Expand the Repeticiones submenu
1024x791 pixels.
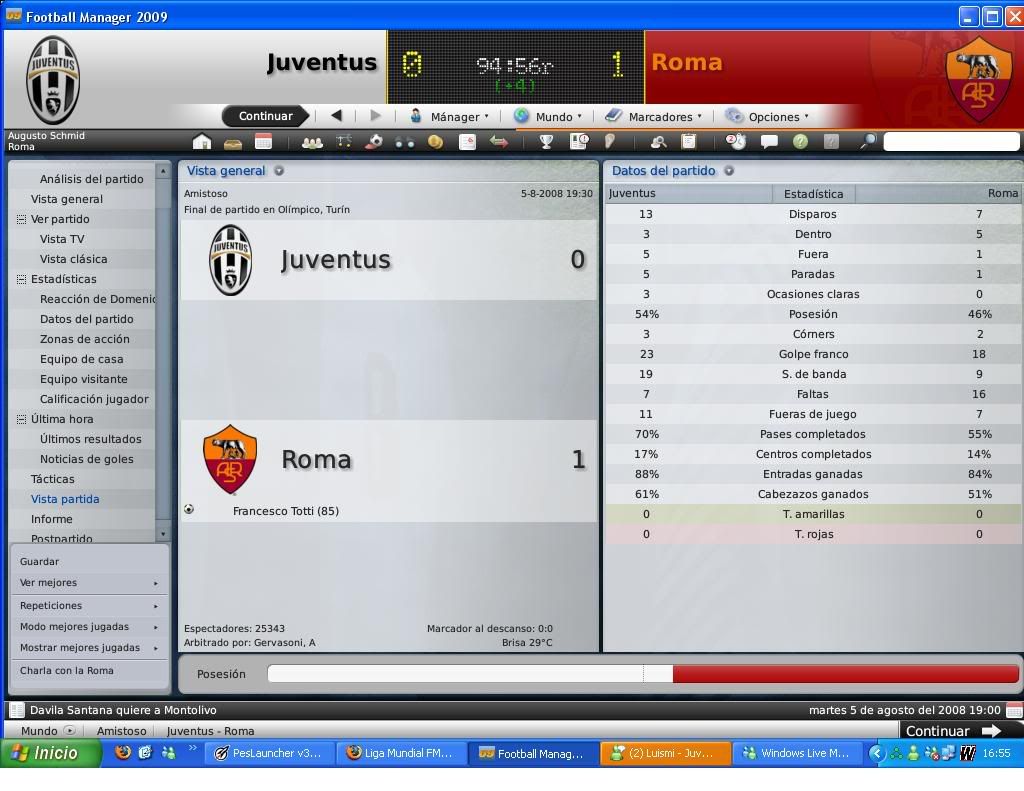(88, 605)
